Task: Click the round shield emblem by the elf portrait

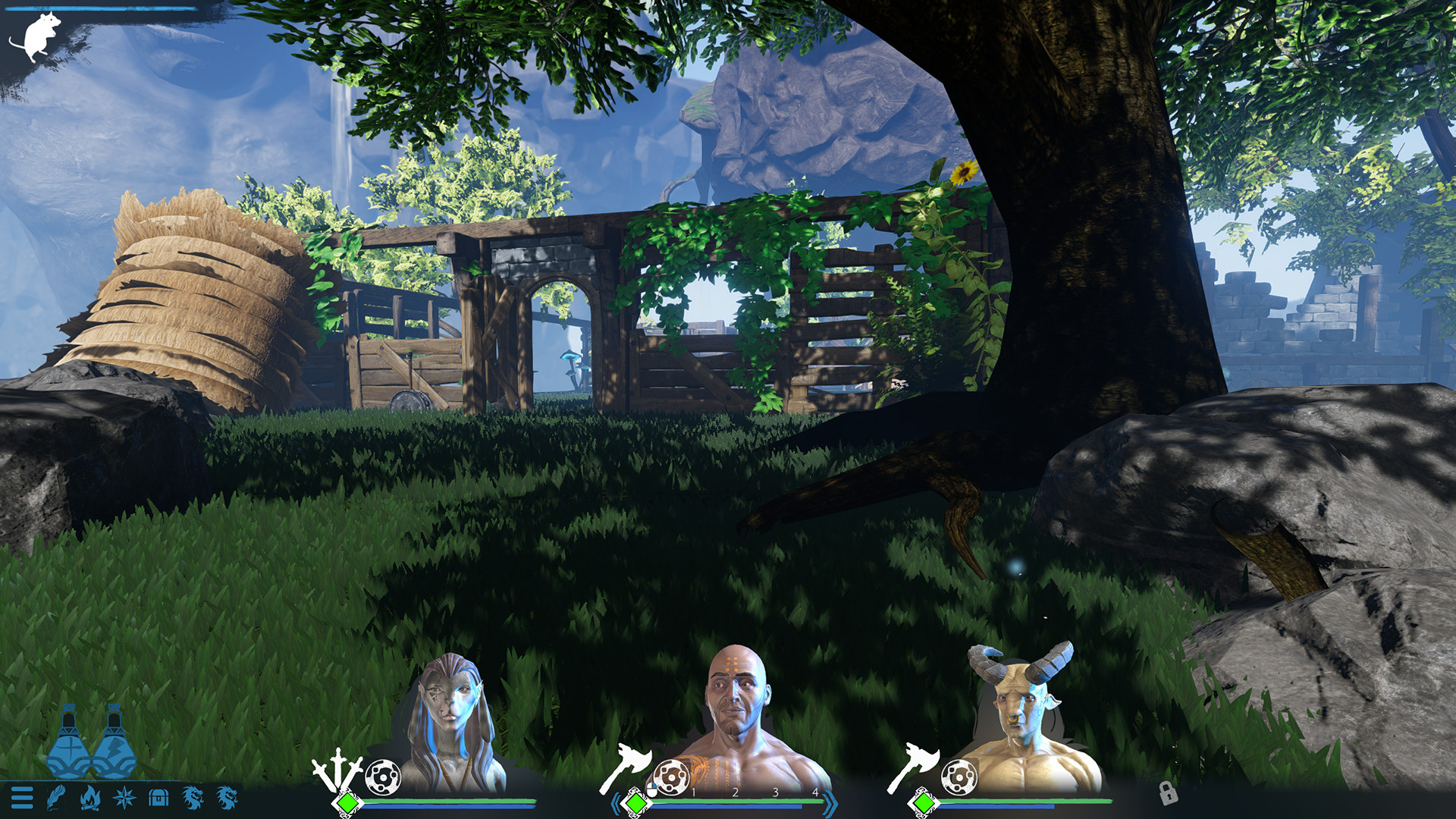Action: click(x=384, y=777)
